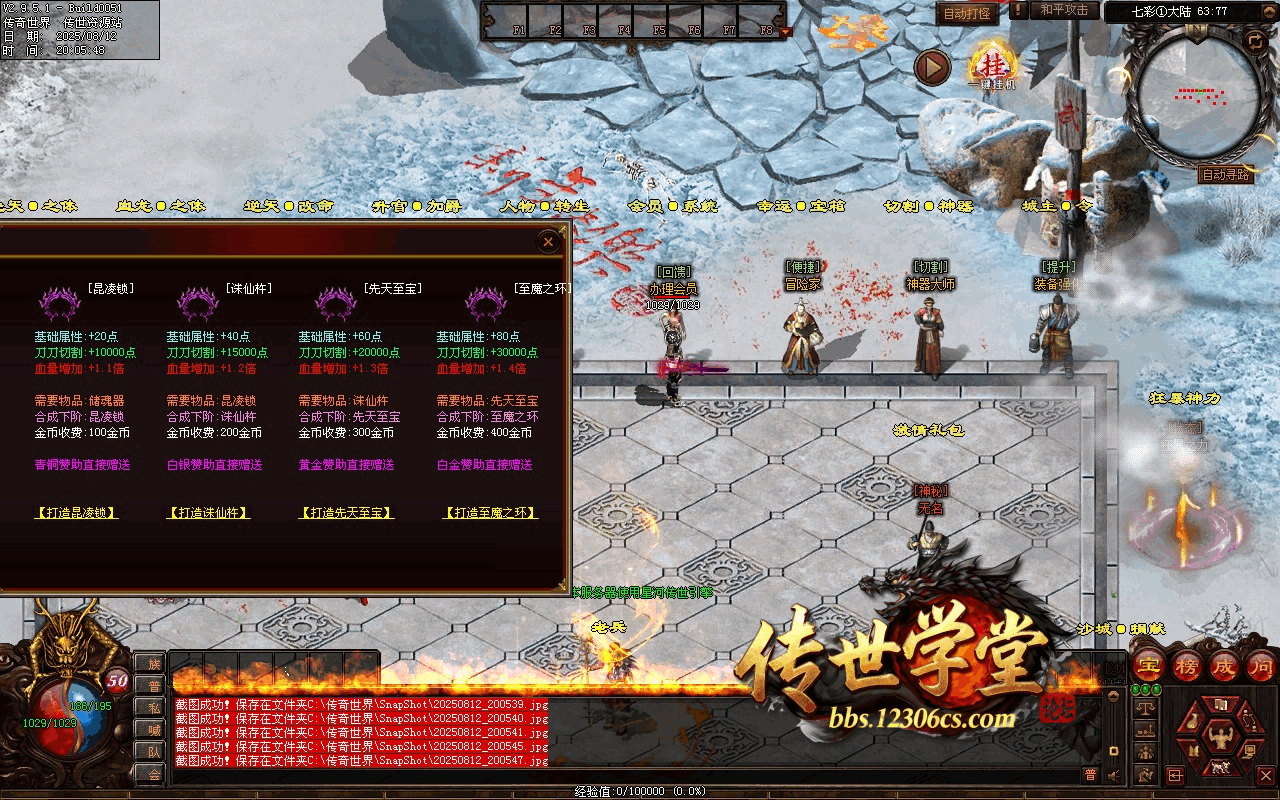This screenshot has height=800, width=1280.
Task: Open the 宝 treasure round button
Action: coord(1148,666)
